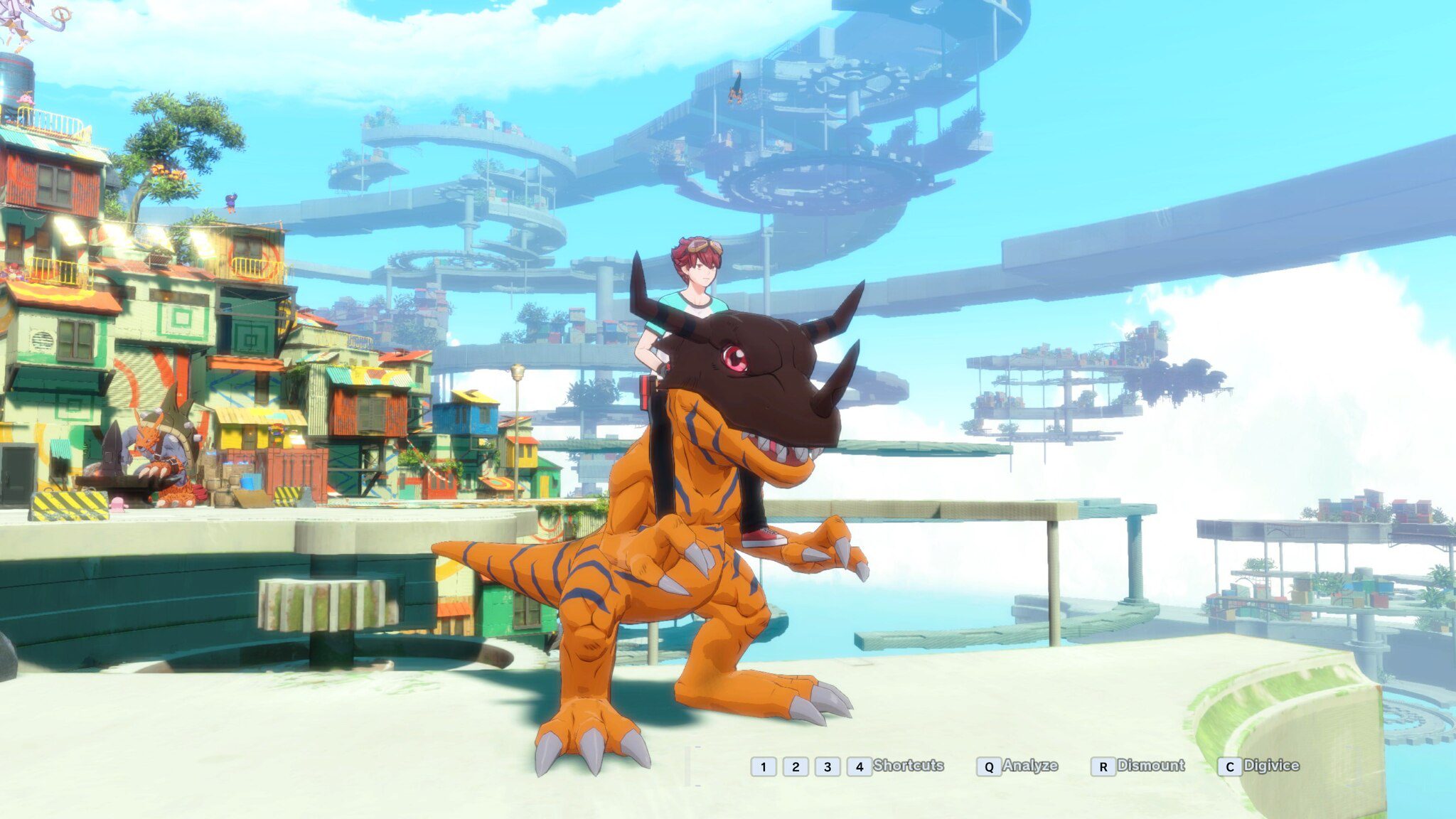Screen dimensions: 1456x819
Task: Activate the Analyze command
Action: click(x=1029, y=766)
